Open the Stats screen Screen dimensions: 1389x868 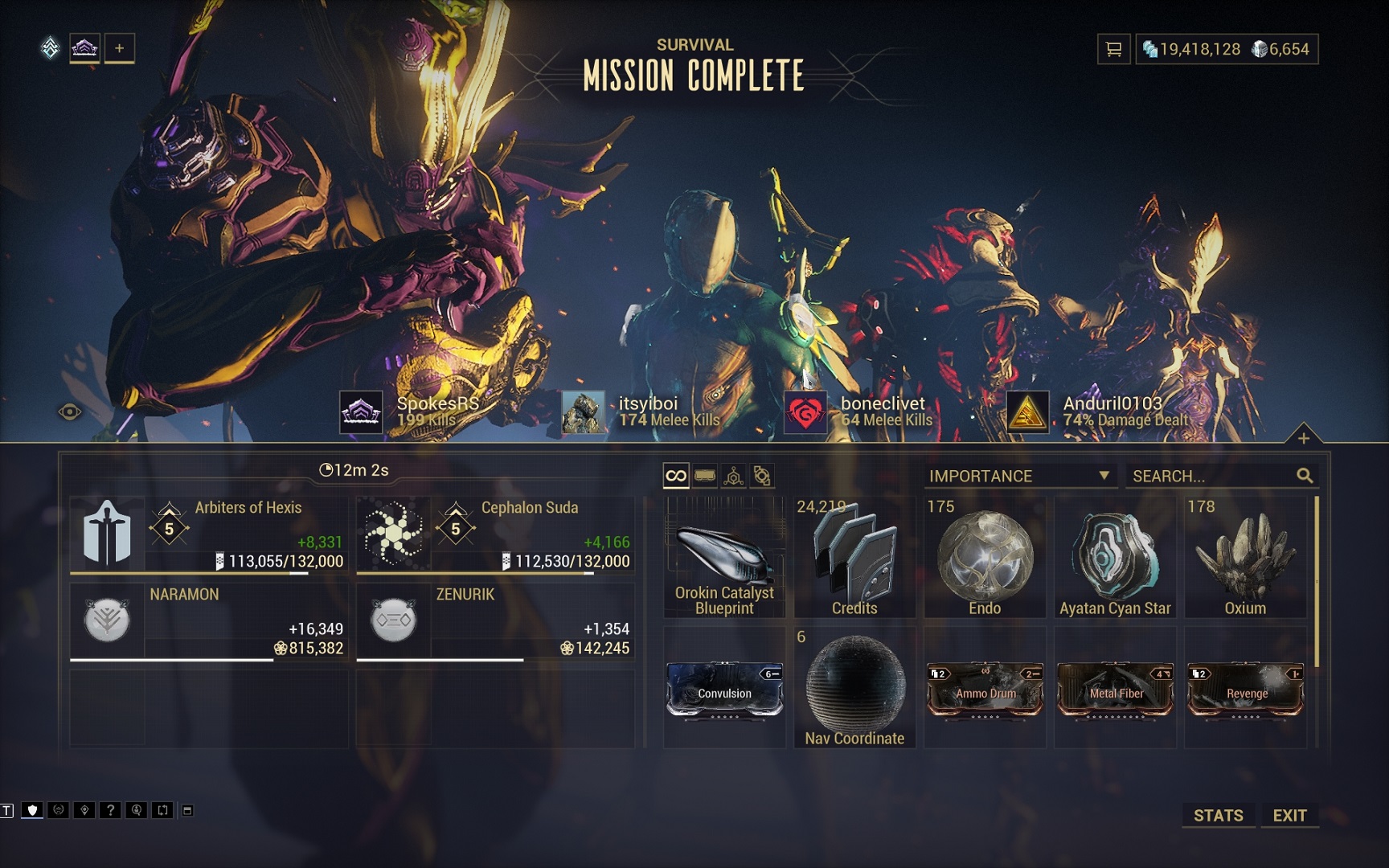[x=1218, y=815]
